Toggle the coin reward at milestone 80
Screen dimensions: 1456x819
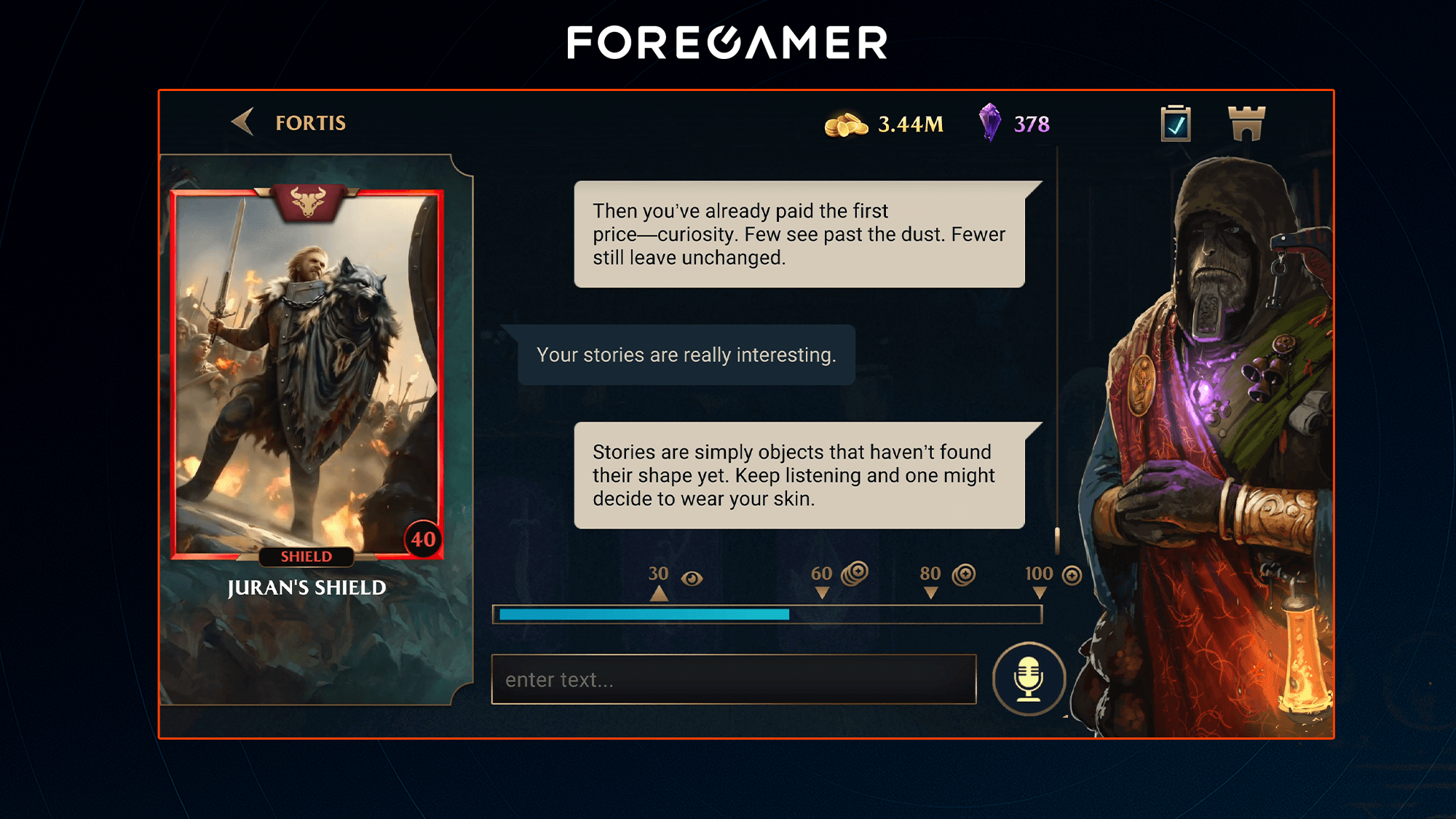[x=962, y=574]
